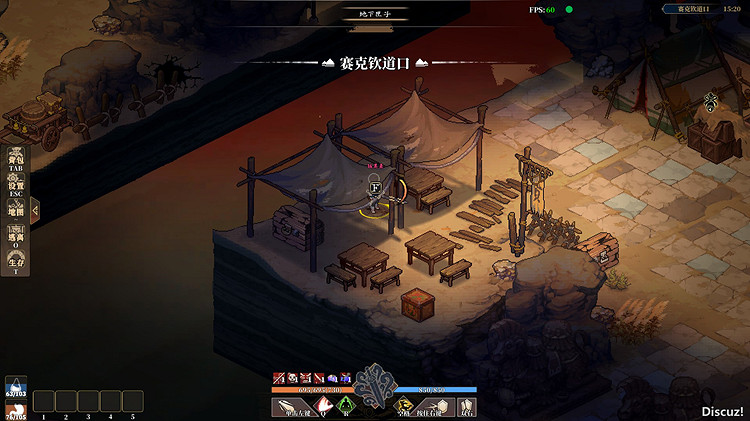Open the 生存 survival panel
Viewport: 750px width, 421px height.
point(16,265)
